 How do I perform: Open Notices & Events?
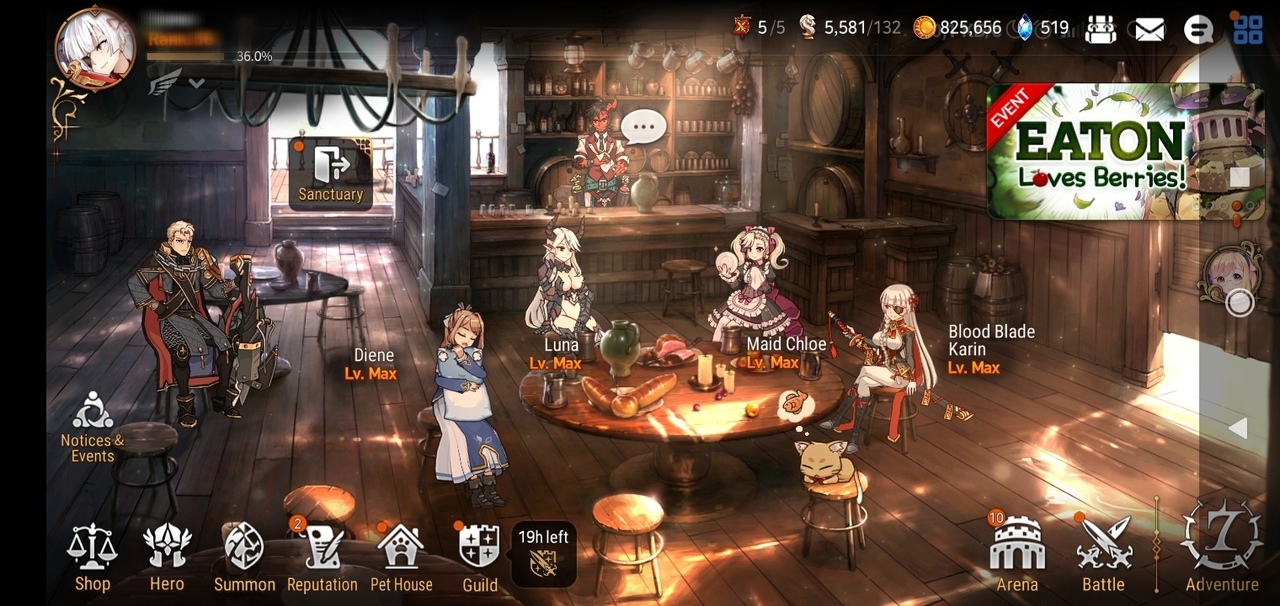(92, 427)
